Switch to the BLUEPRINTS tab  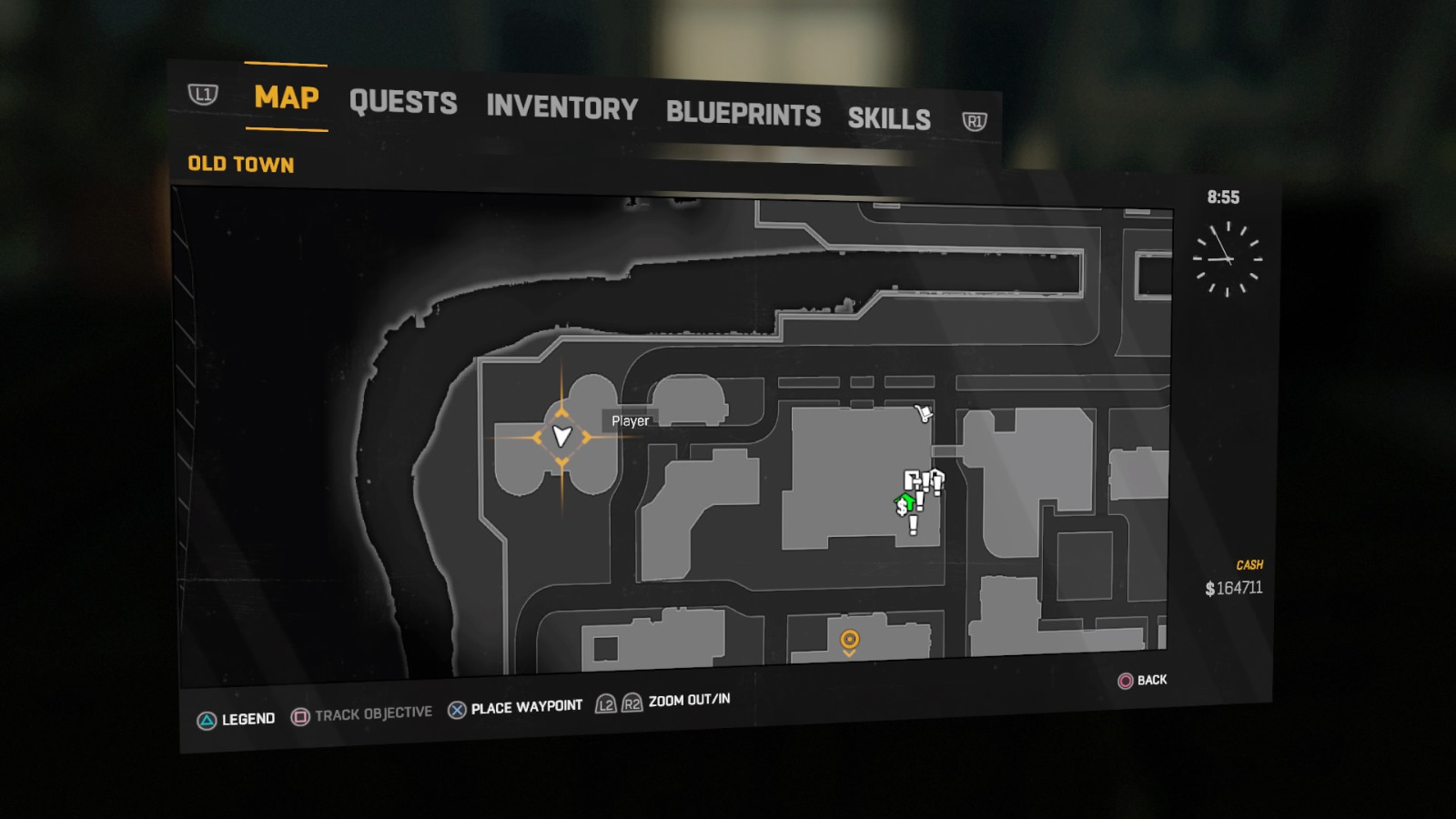pos(743,114)
